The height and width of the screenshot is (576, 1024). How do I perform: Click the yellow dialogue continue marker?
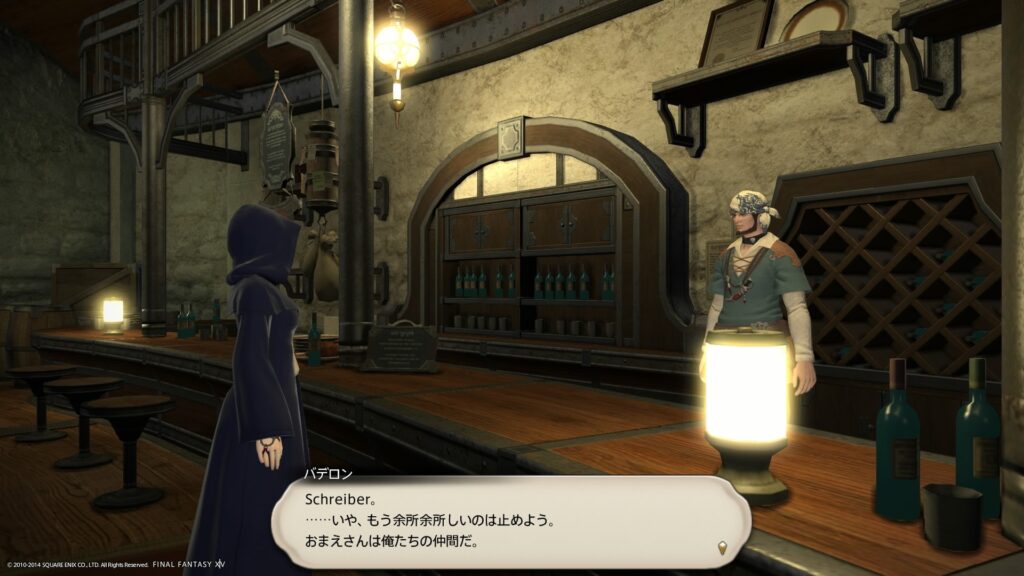point(723,548)
